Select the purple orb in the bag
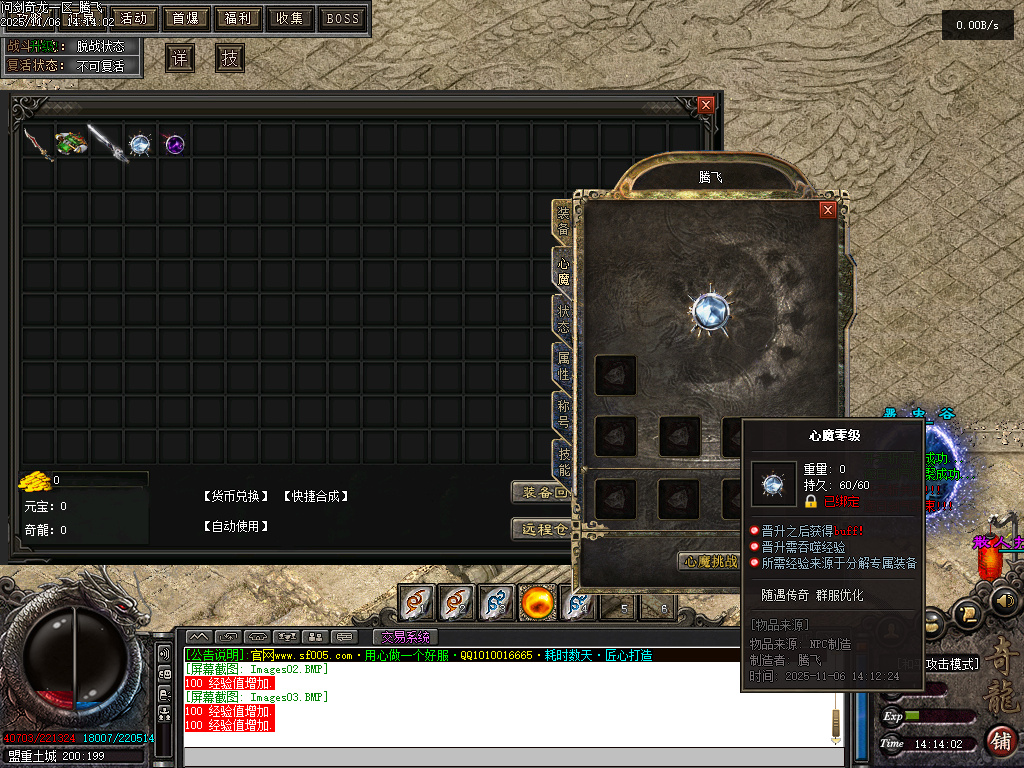Image resolution: width=1024 pixels, height=768 pixels. [175, 144]
